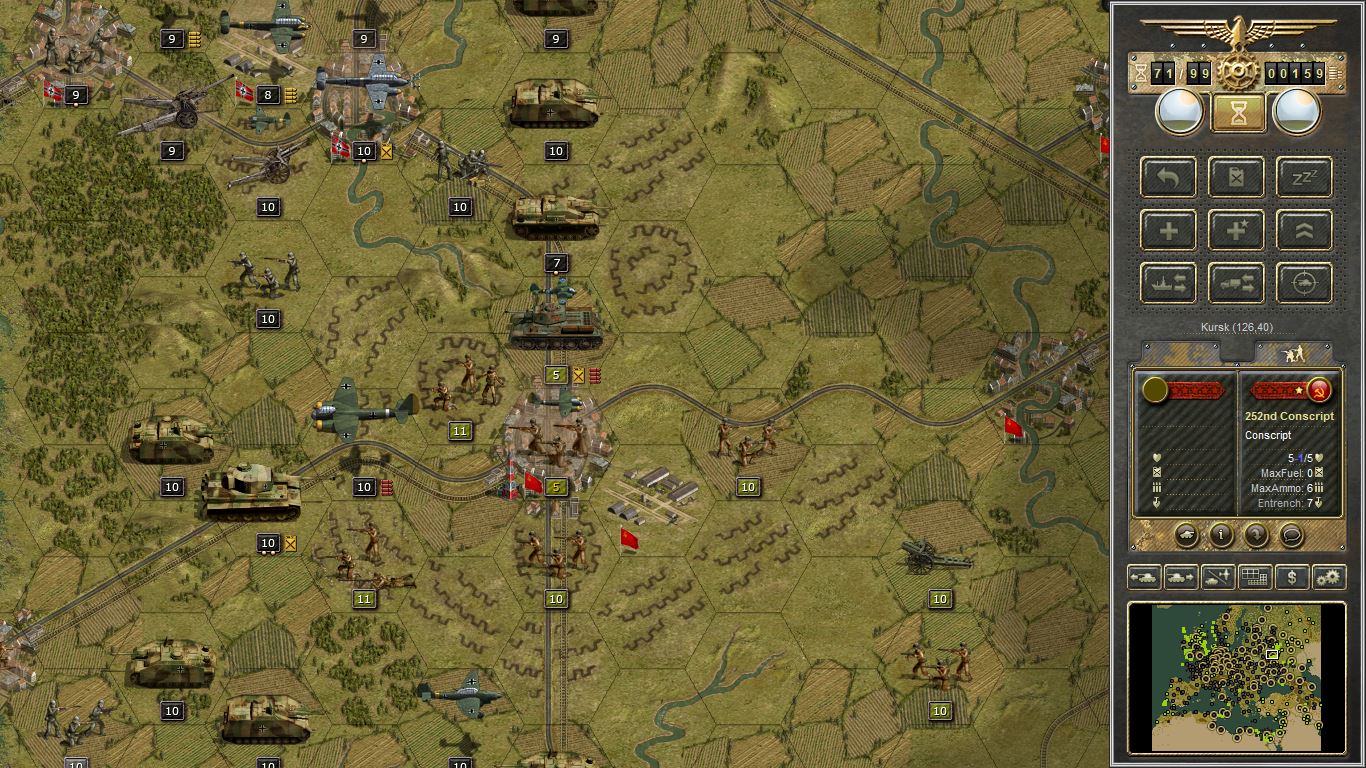Screen dimensions: 1366x768
Task: Mount unit onto land transport
Action: [x=1236, y=283]
